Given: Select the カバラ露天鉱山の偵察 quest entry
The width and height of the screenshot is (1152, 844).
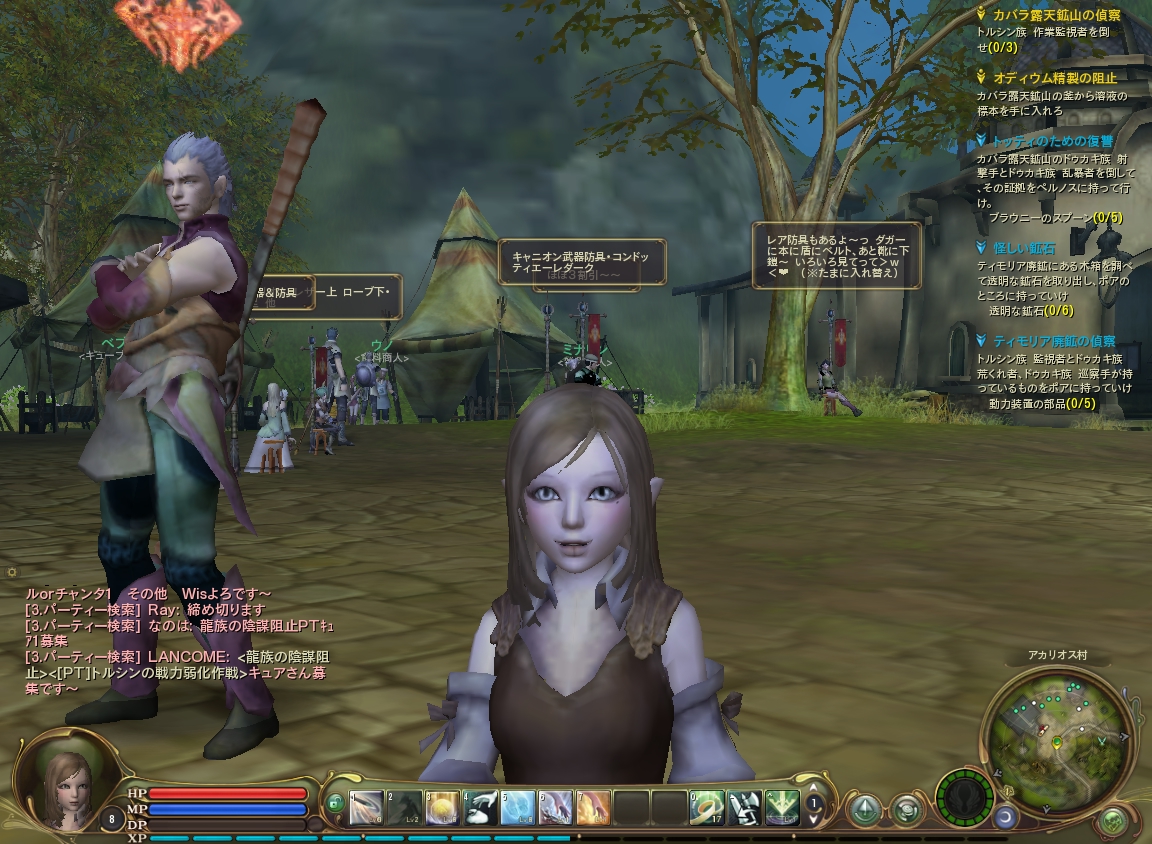Looking at the screenshot, I should [x=1056, y=16].
